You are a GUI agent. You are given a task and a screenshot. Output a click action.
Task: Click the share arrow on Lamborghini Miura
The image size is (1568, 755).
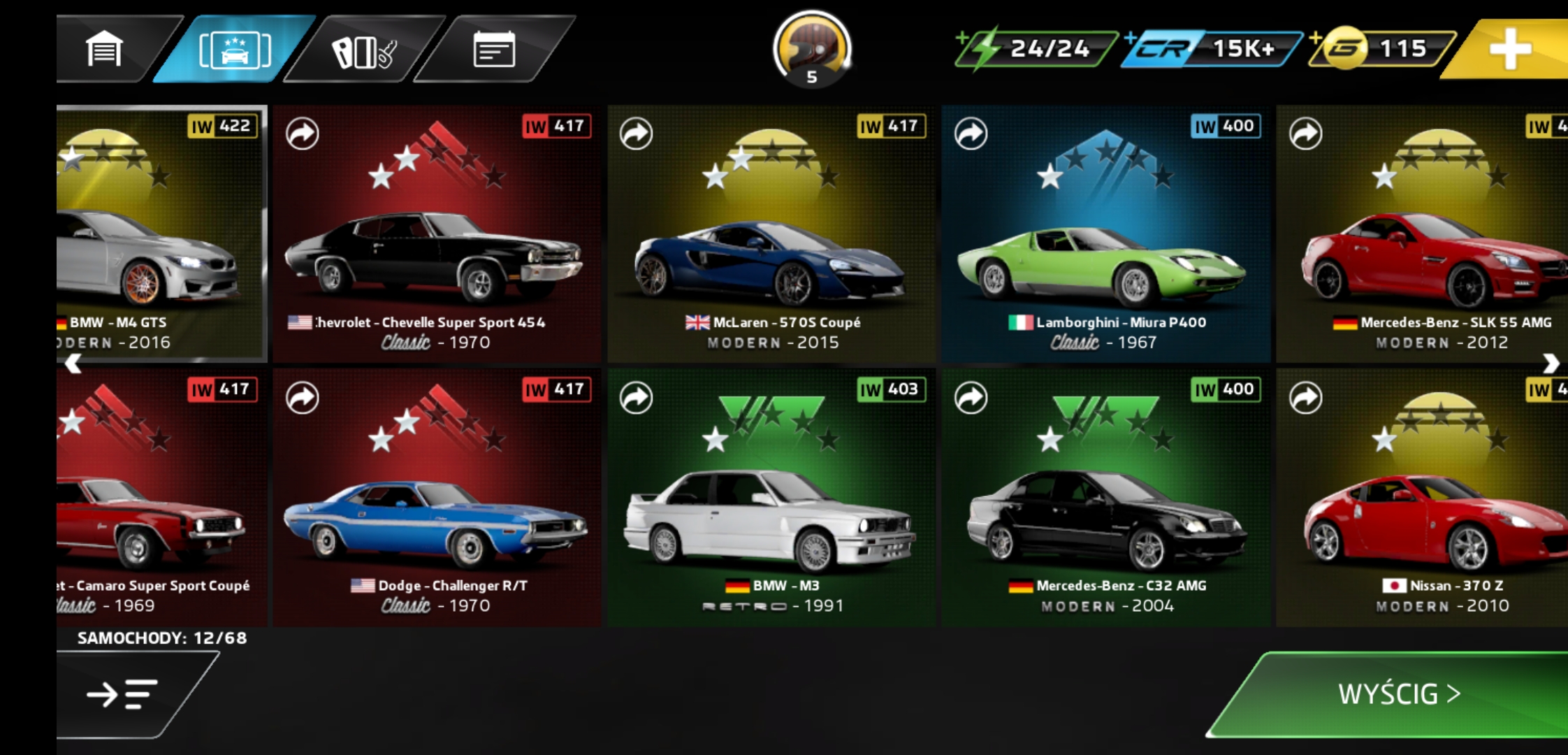[x=971, y=134]
